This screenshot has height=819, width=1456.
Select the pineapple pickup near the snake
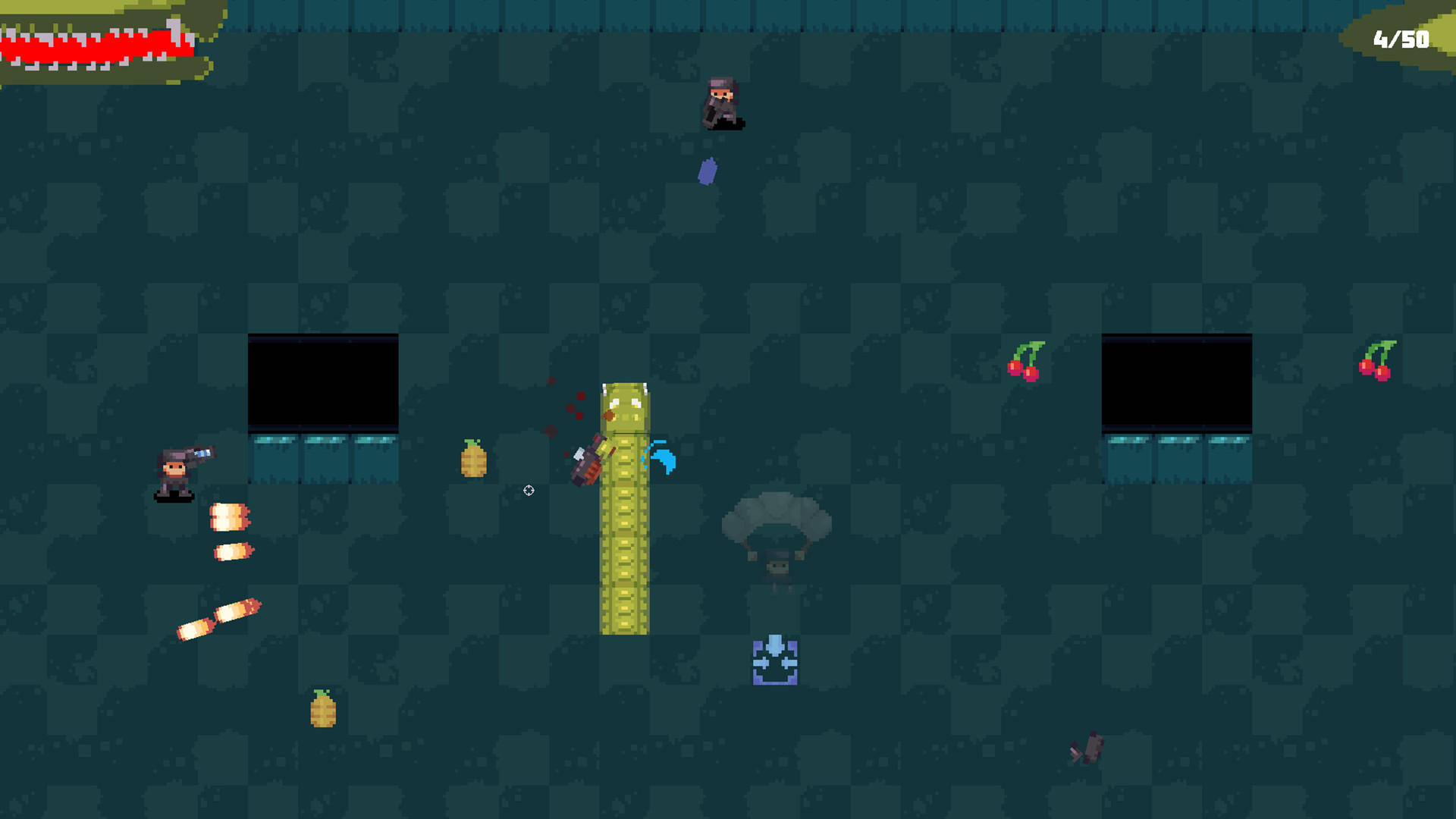tap(474, 459)
